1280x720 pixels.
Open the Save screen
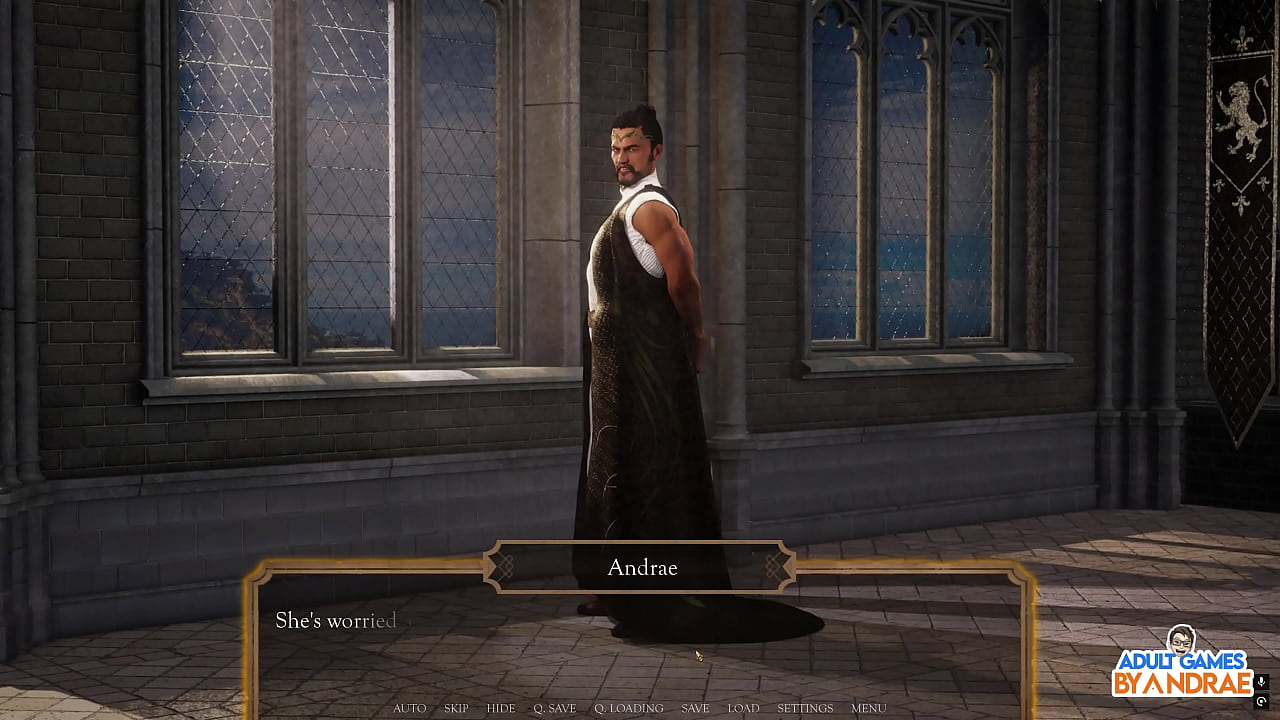(x=695, y=708)
